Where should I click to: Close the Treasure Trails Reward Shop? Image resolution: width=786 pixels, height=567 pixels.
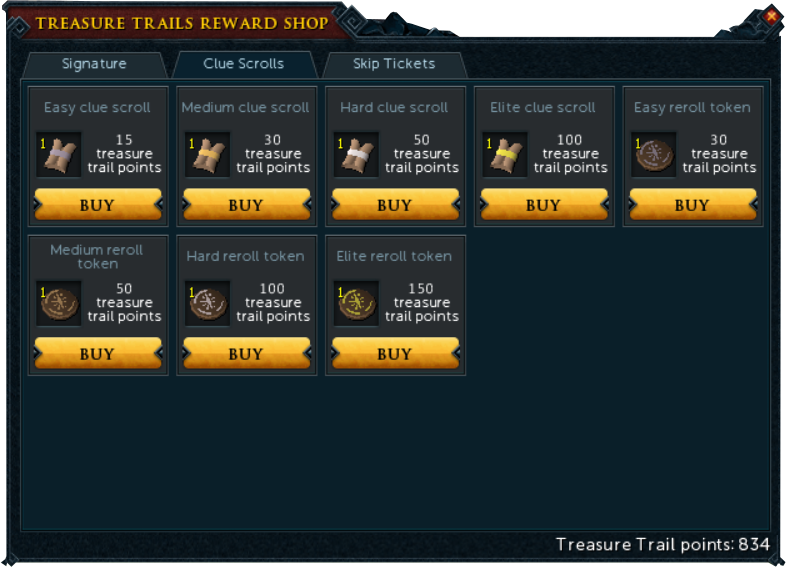coord(771,16)
